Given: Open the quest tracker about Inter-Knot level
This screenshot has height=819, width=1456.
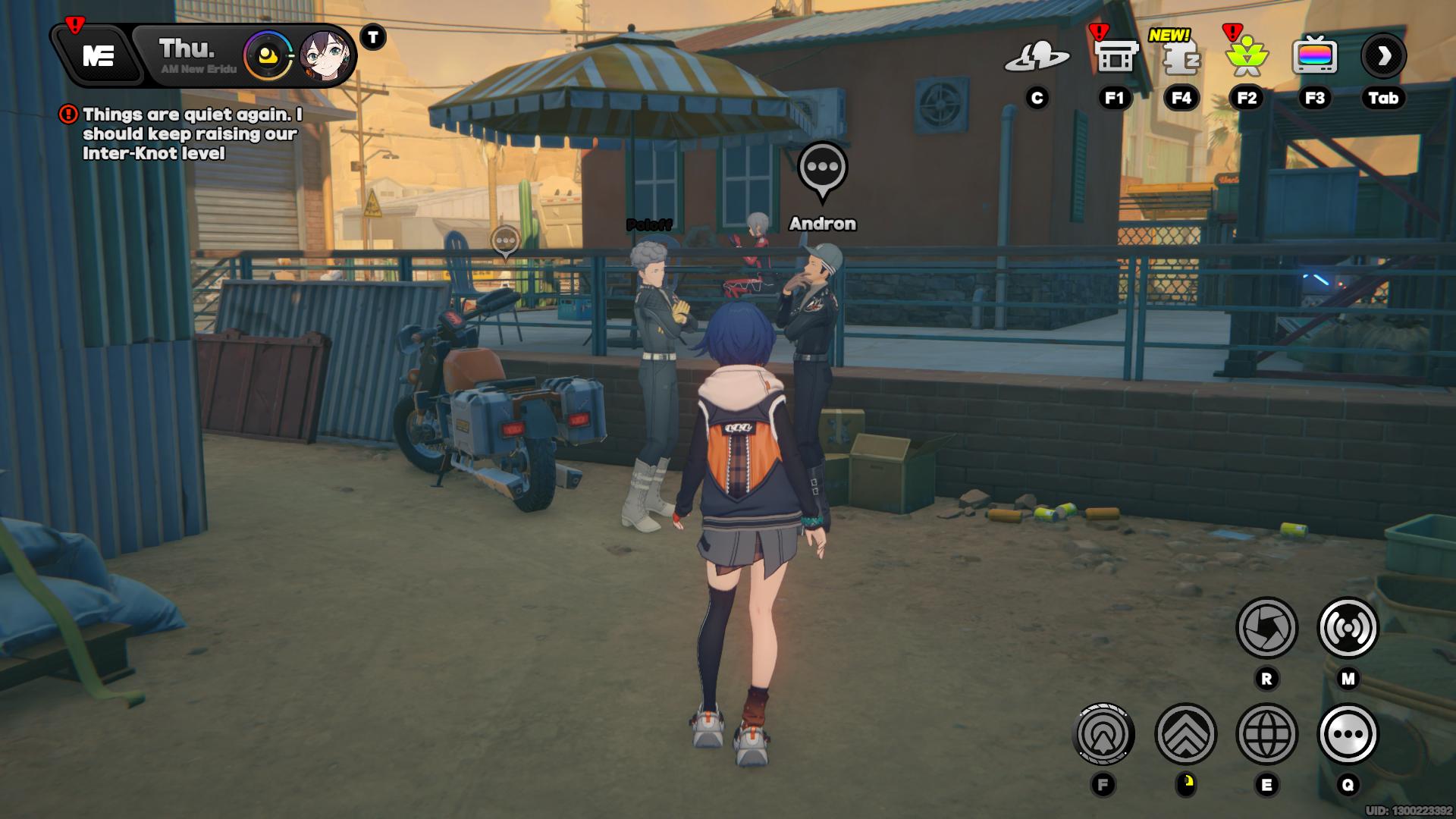Looking at the screenshot, I should 191,133.
